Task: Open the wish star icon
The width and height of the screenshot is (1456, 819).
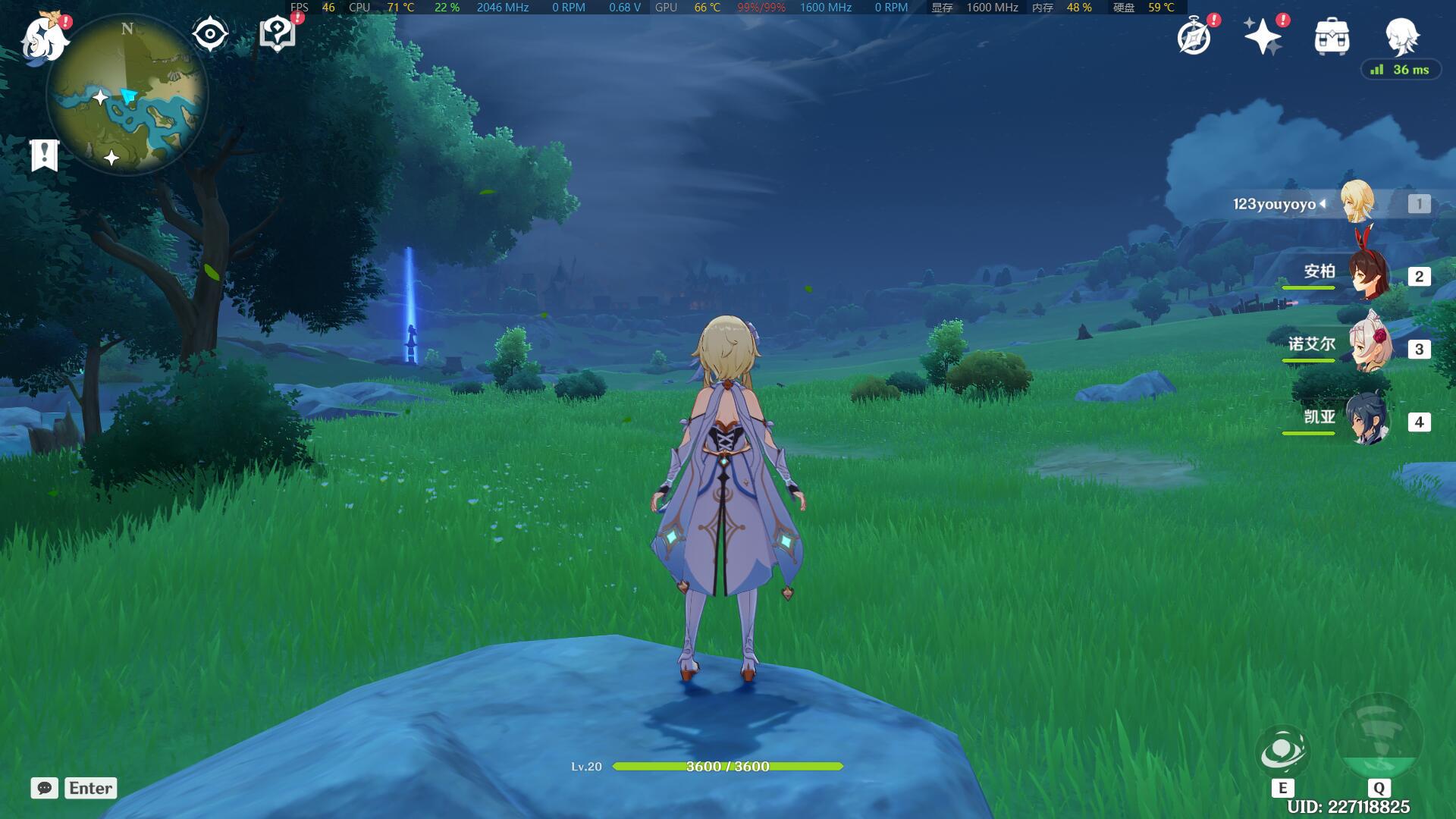Action: pos(1262,36)
